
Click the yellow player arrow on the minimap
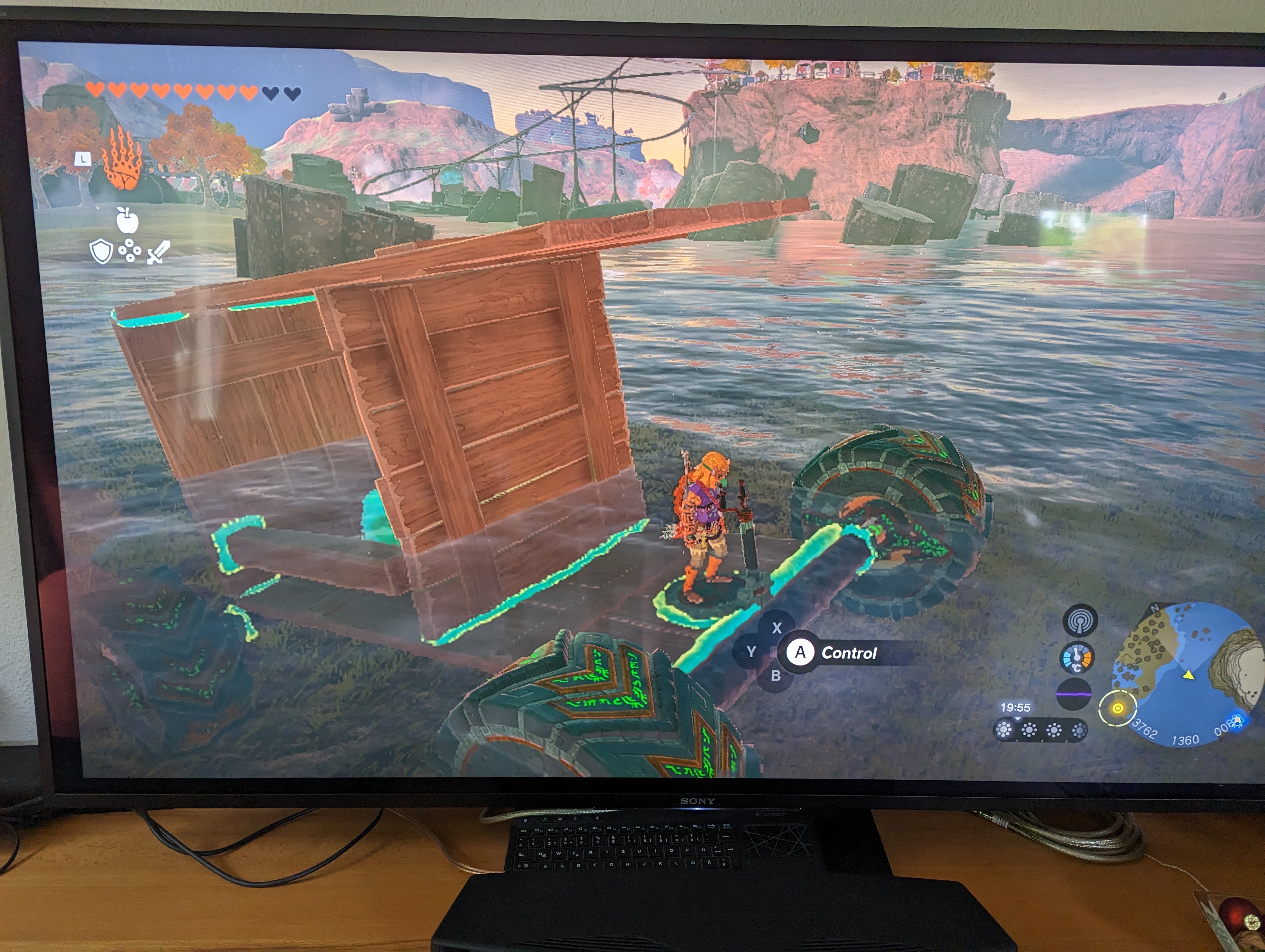(x=1189, y=676)
